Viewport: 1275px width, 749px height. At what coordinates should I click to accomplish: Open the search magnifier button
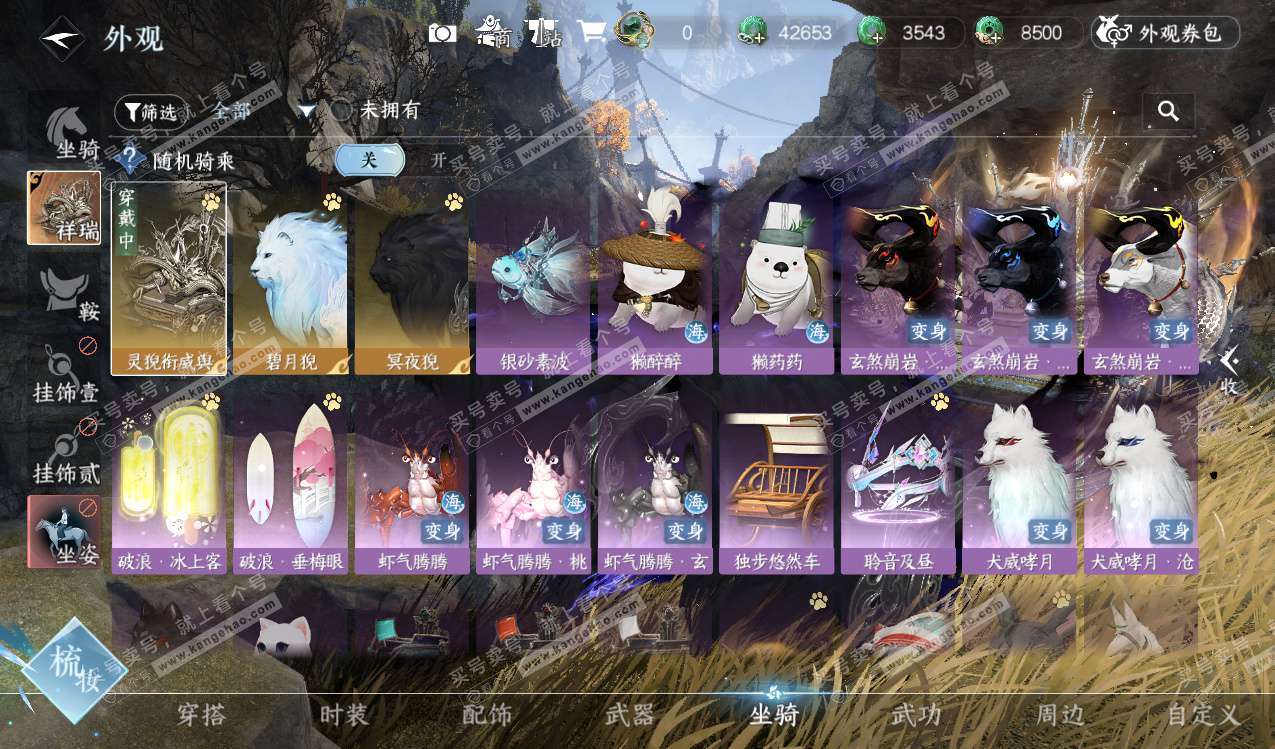[x=1168, y=111]
